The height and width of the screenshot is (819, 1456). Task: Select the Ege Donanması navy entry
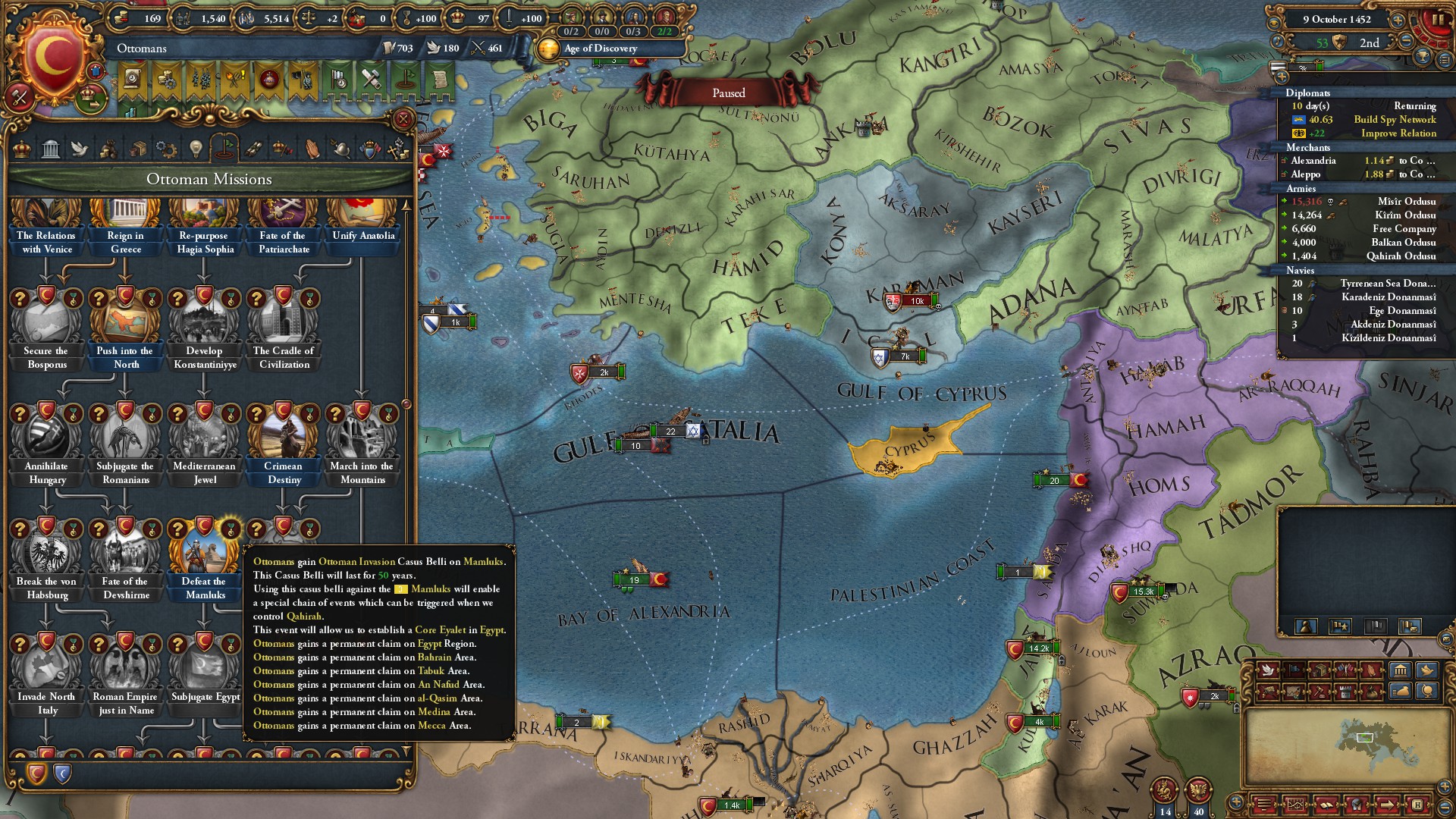click(x=1402, y=311)
